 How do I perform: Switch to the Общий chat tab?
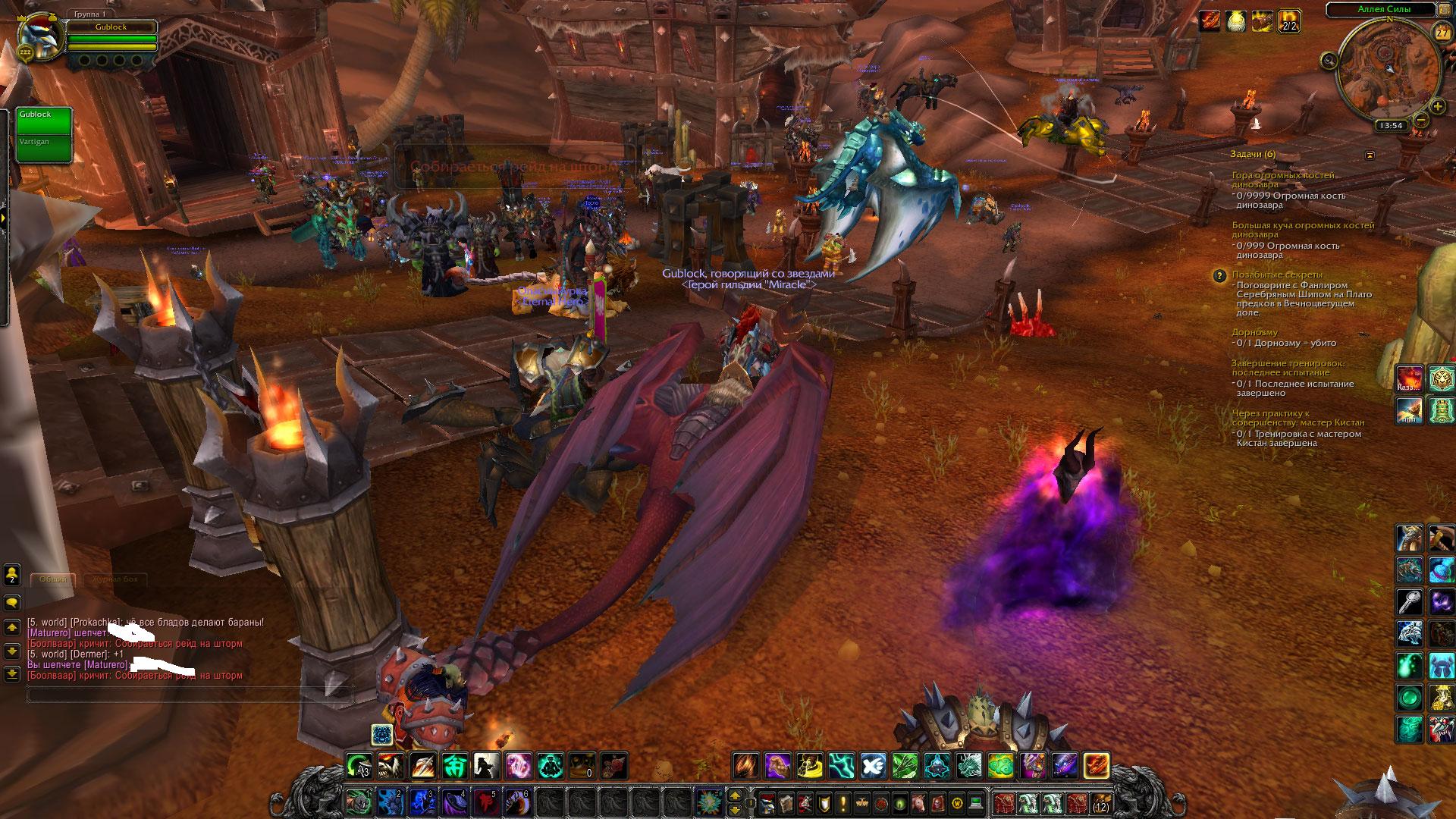point(54,579)
